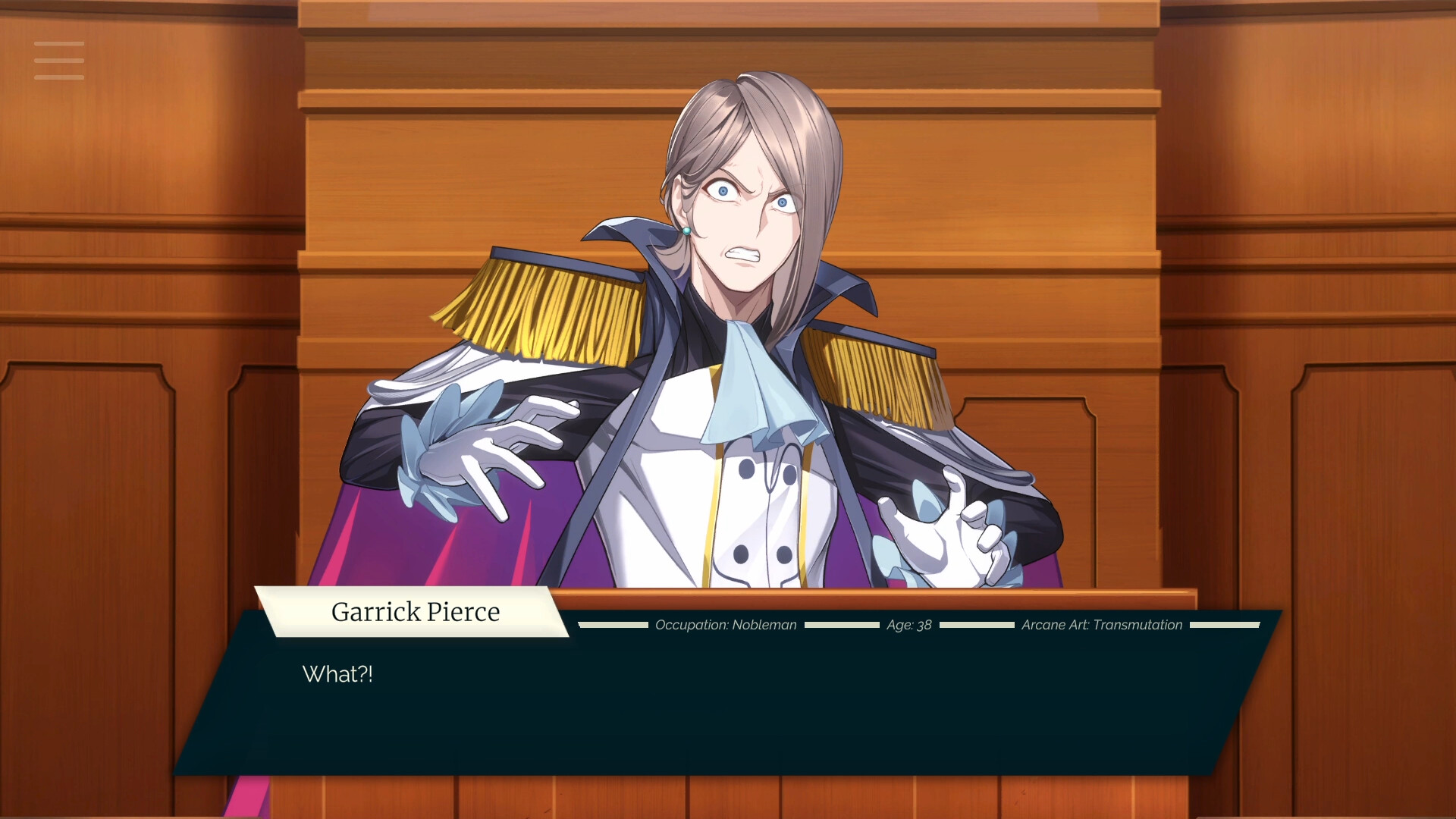
Task: Select the Garrick Pierce nameplate
Action: point(416,611)
